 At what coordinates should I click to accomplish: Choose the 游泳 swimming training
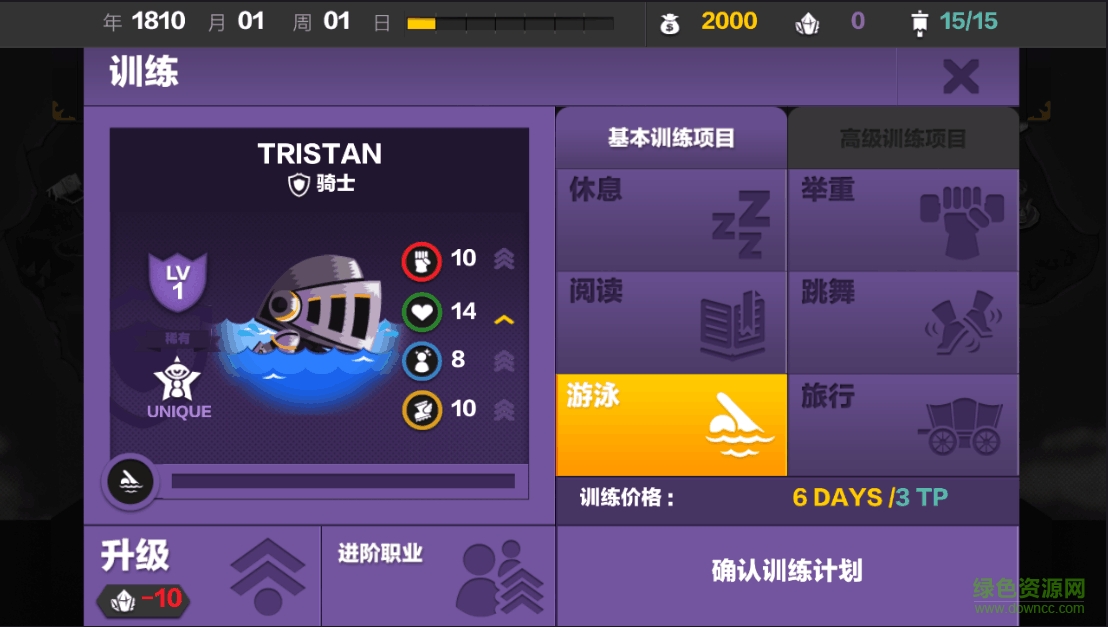tap(671, 425)
